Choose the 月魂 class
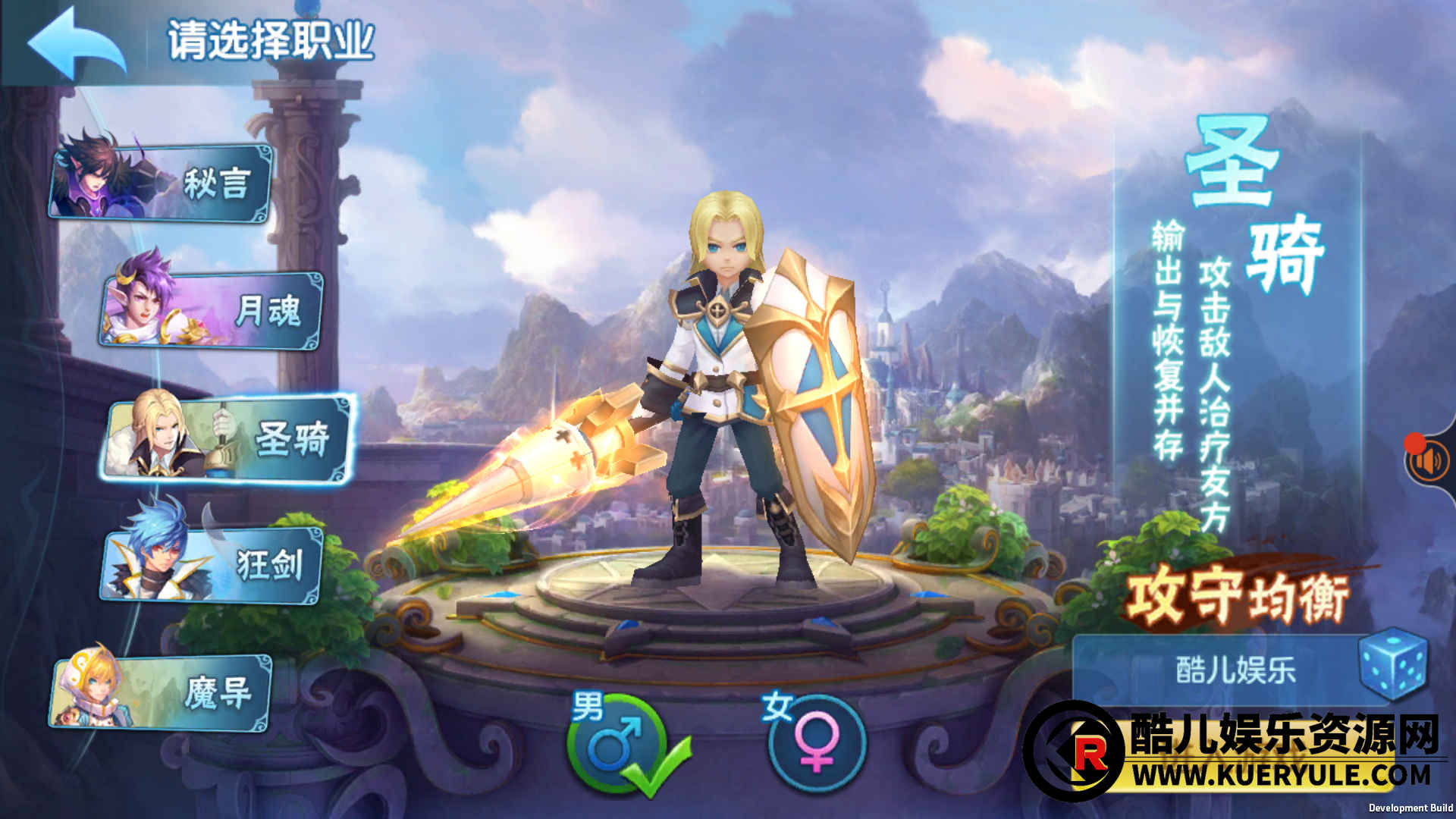This screenshot has width=1456, height=819. tap(212, 311)
